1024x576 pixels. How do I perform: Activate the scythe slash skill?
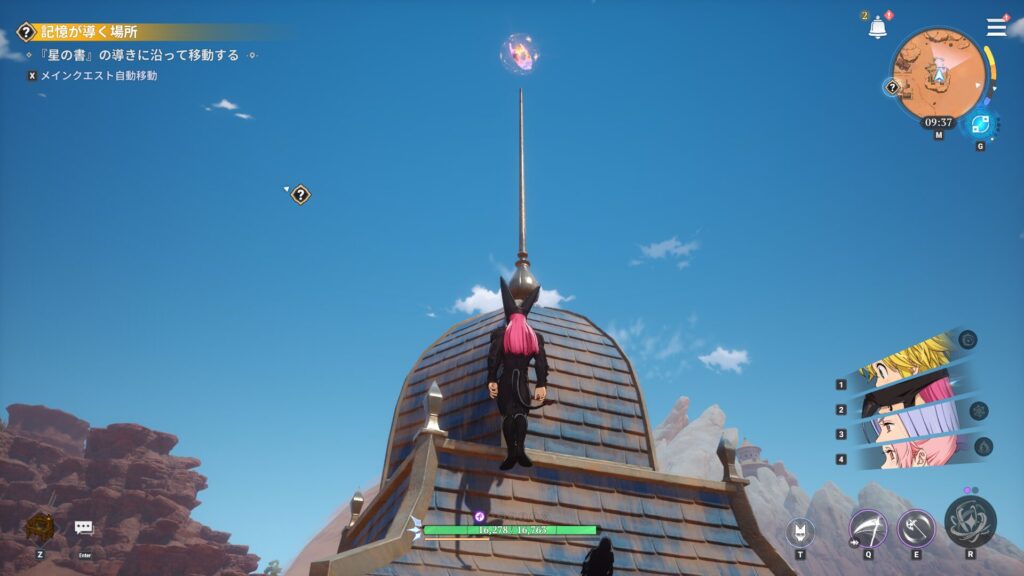868,527
